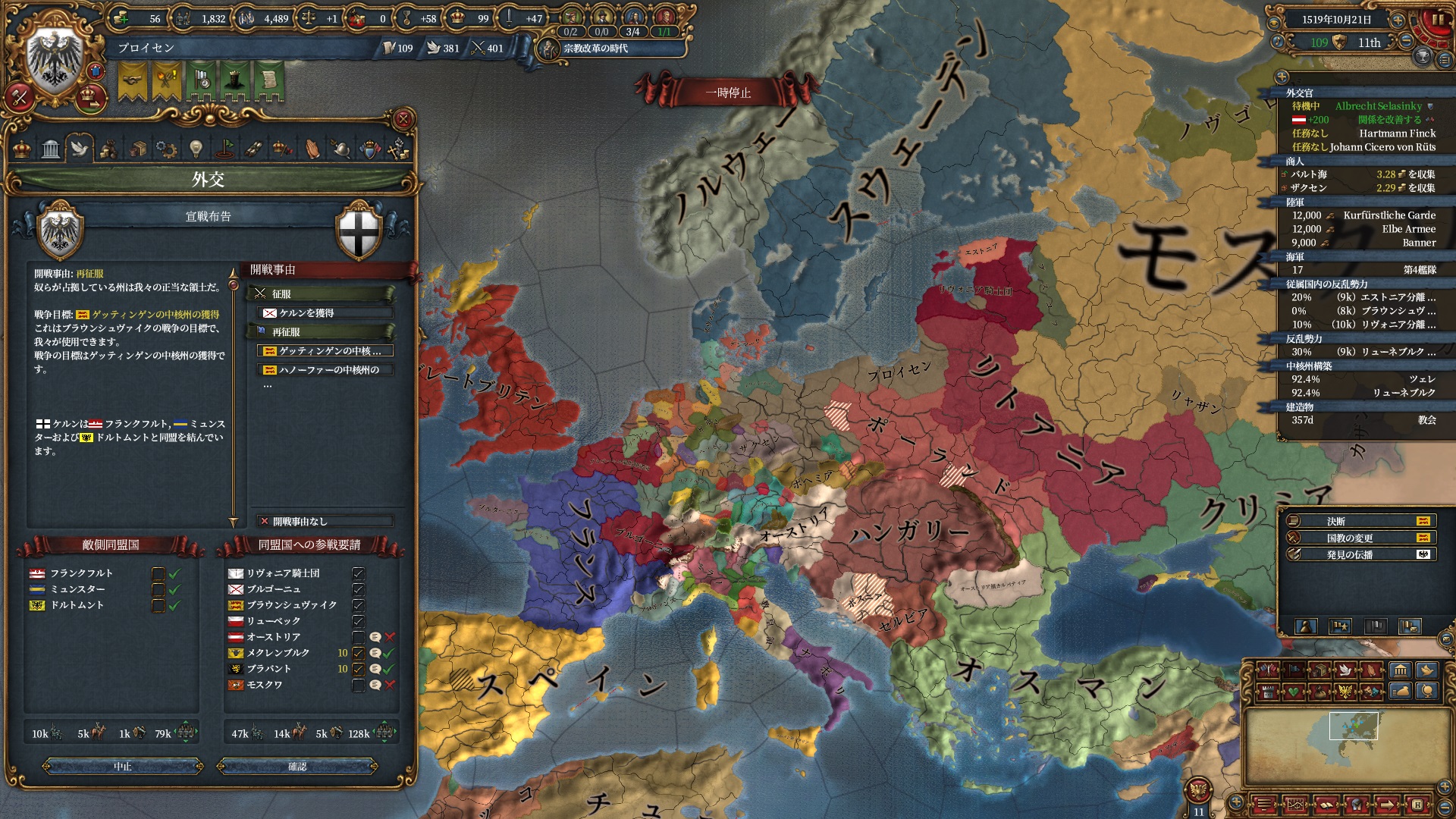
Task: Tick the モスクワ call-to-arms checkbox
Action: coord(359,685)
